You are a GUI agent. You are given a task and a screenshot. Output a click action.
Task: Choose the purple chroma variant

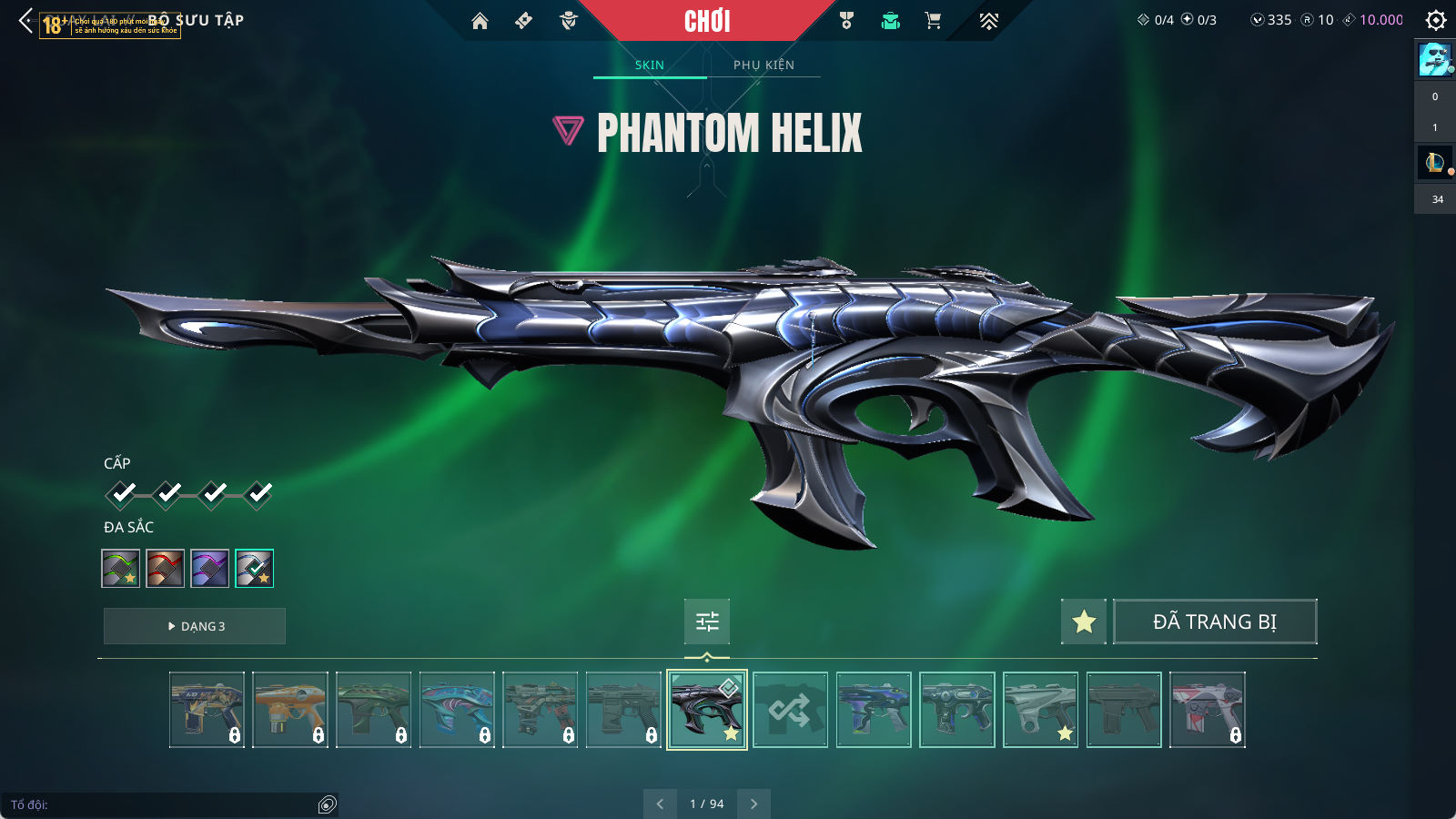click(209, 569)
